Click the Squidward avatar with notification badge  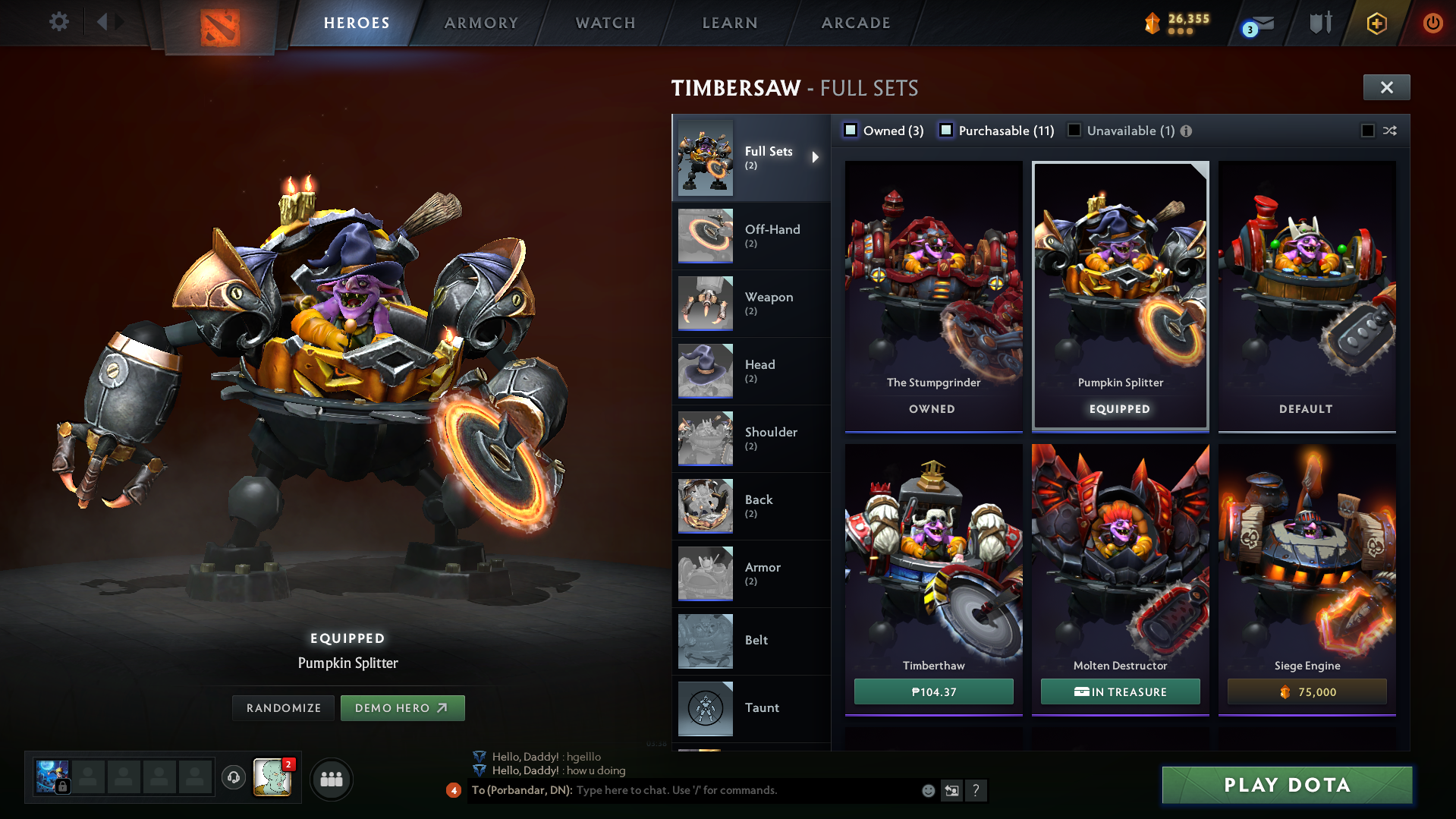(x=273, y=779)
